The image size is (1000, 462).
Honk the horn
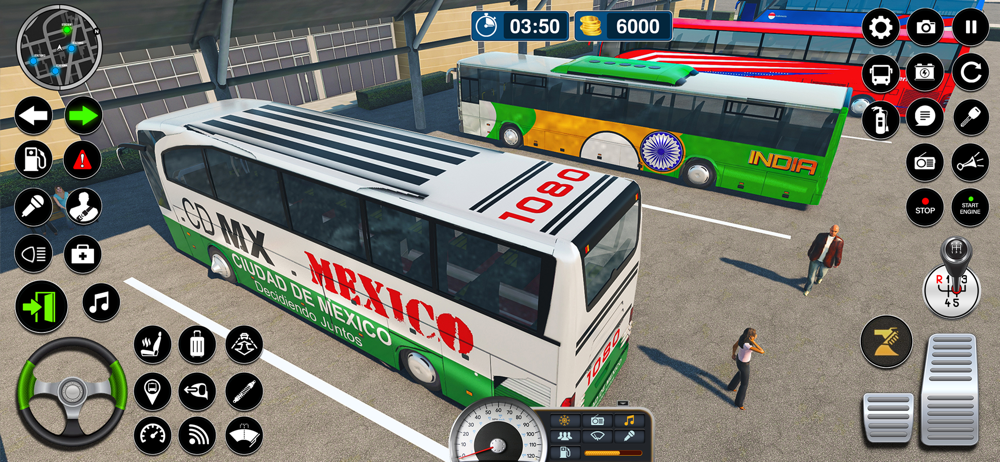(x=970, y=162)
